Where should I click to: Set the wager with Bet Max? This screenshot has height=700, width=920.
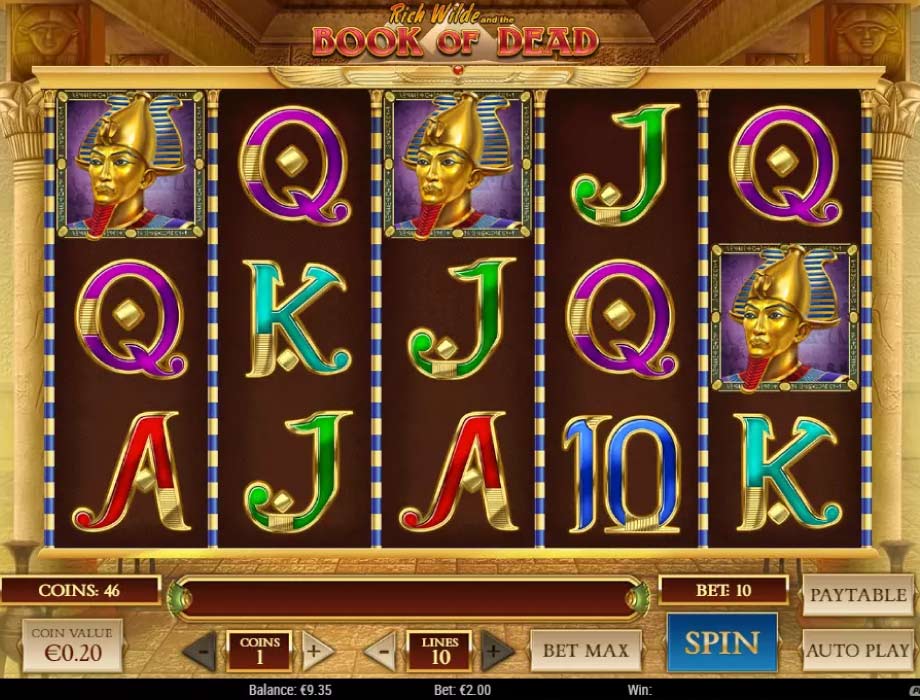point(585,650)
